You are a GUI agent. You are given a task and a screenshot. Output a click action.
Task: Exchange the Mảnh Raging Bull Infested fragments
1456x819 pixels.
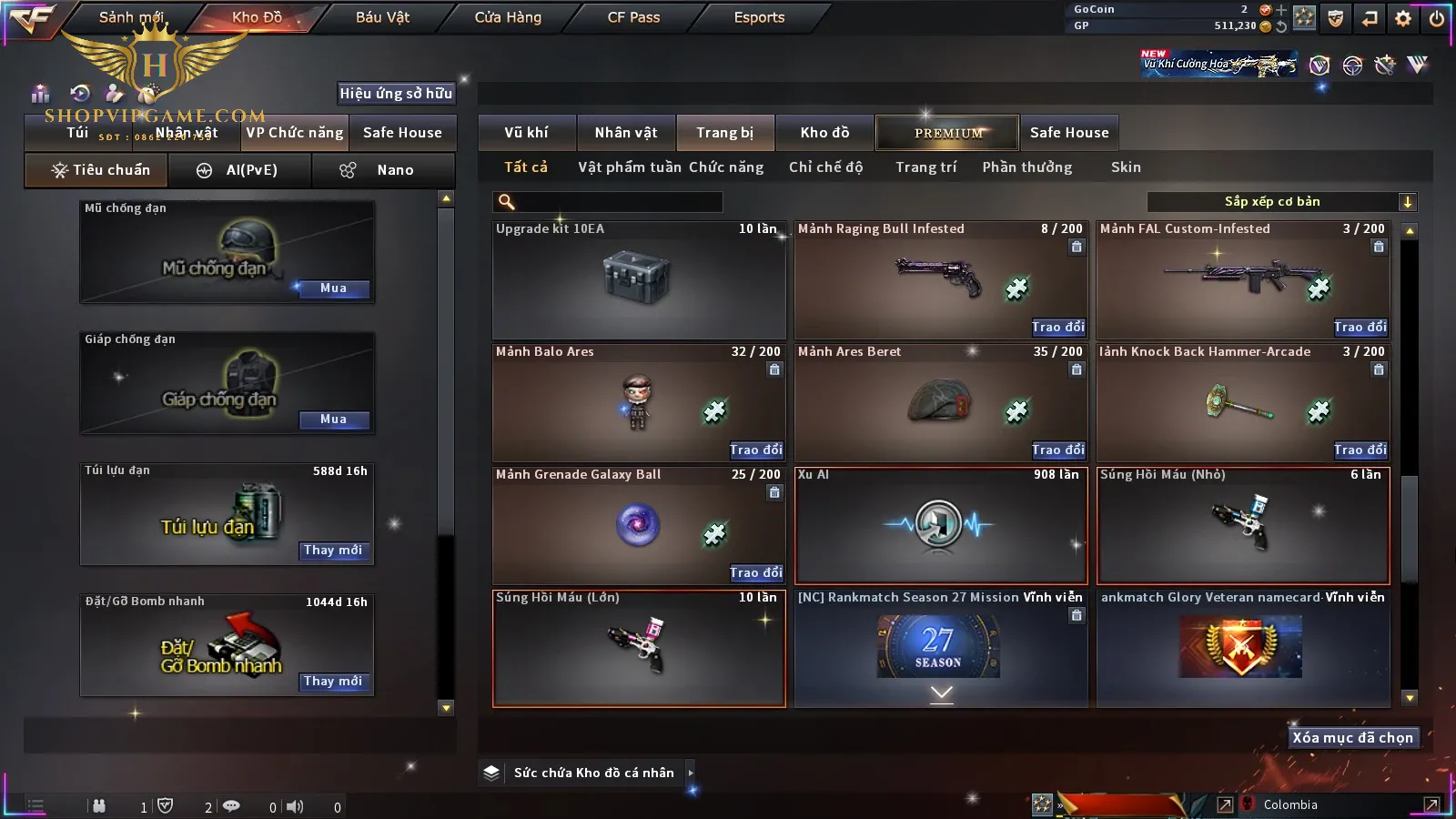tap(1058, 327)
